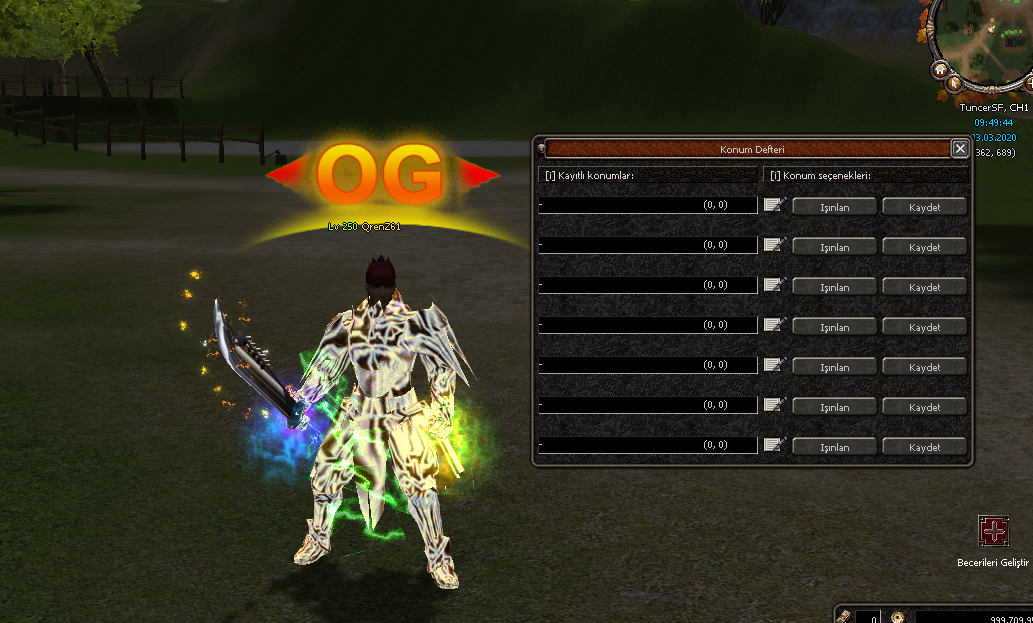
Task: Close the Konum Defteri window
Action: coord(959,149)
